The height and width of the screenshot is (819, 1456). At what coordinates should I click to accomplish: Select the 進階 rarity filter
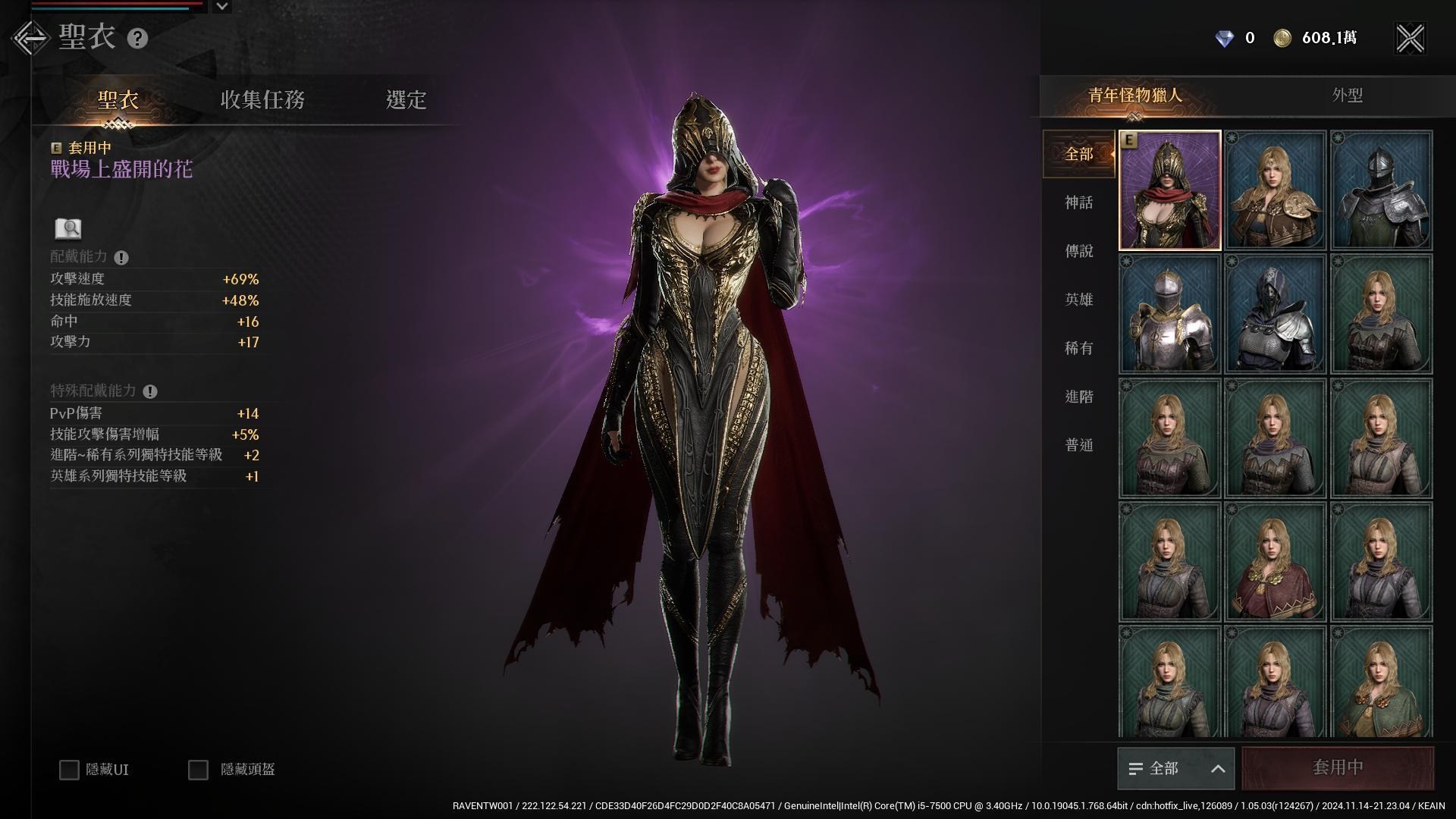(x=1078, y=397)
